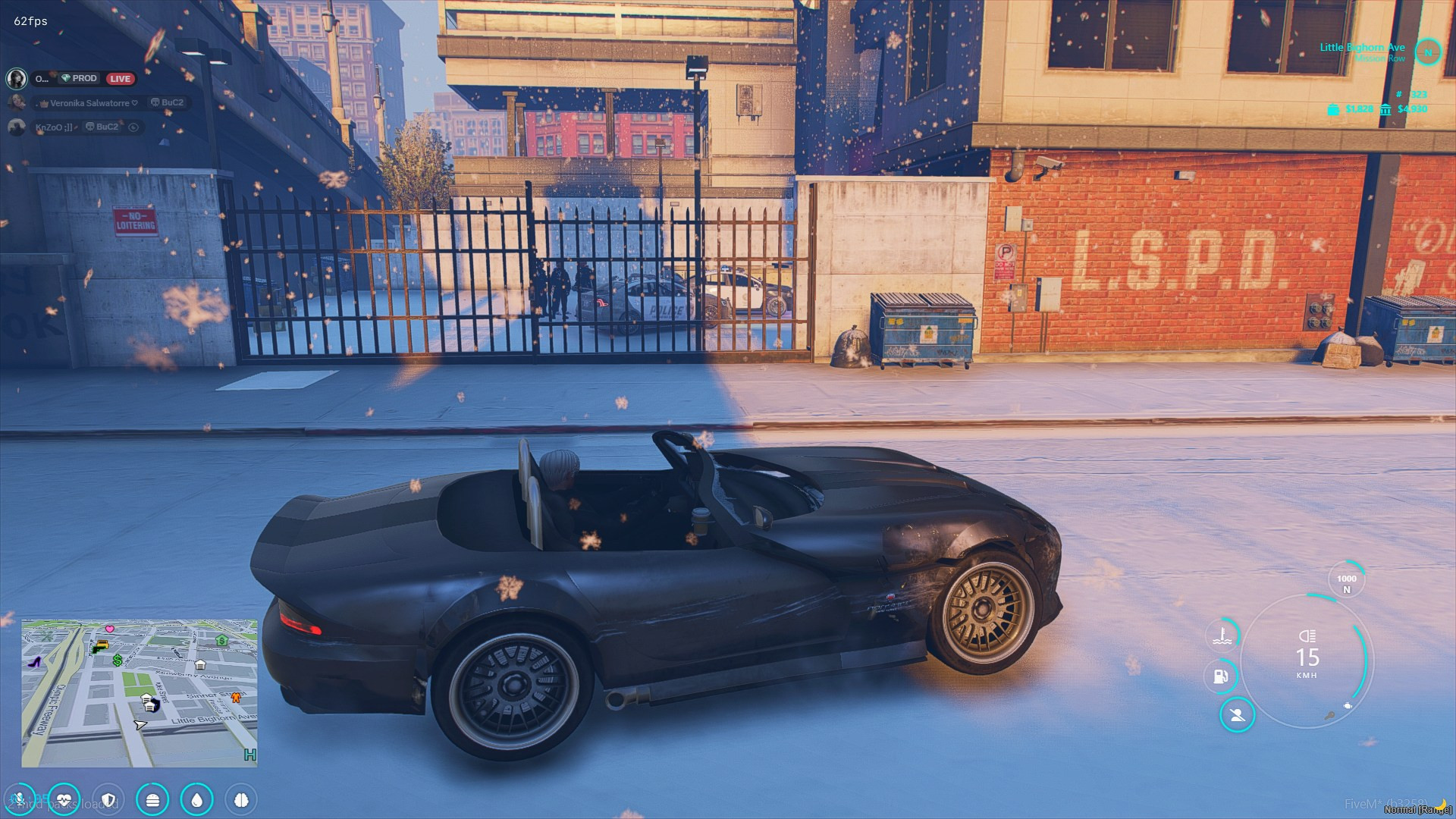1456x819 pixels.
Task: Click the minimap in the corner
Action: (x=140, y=692)
